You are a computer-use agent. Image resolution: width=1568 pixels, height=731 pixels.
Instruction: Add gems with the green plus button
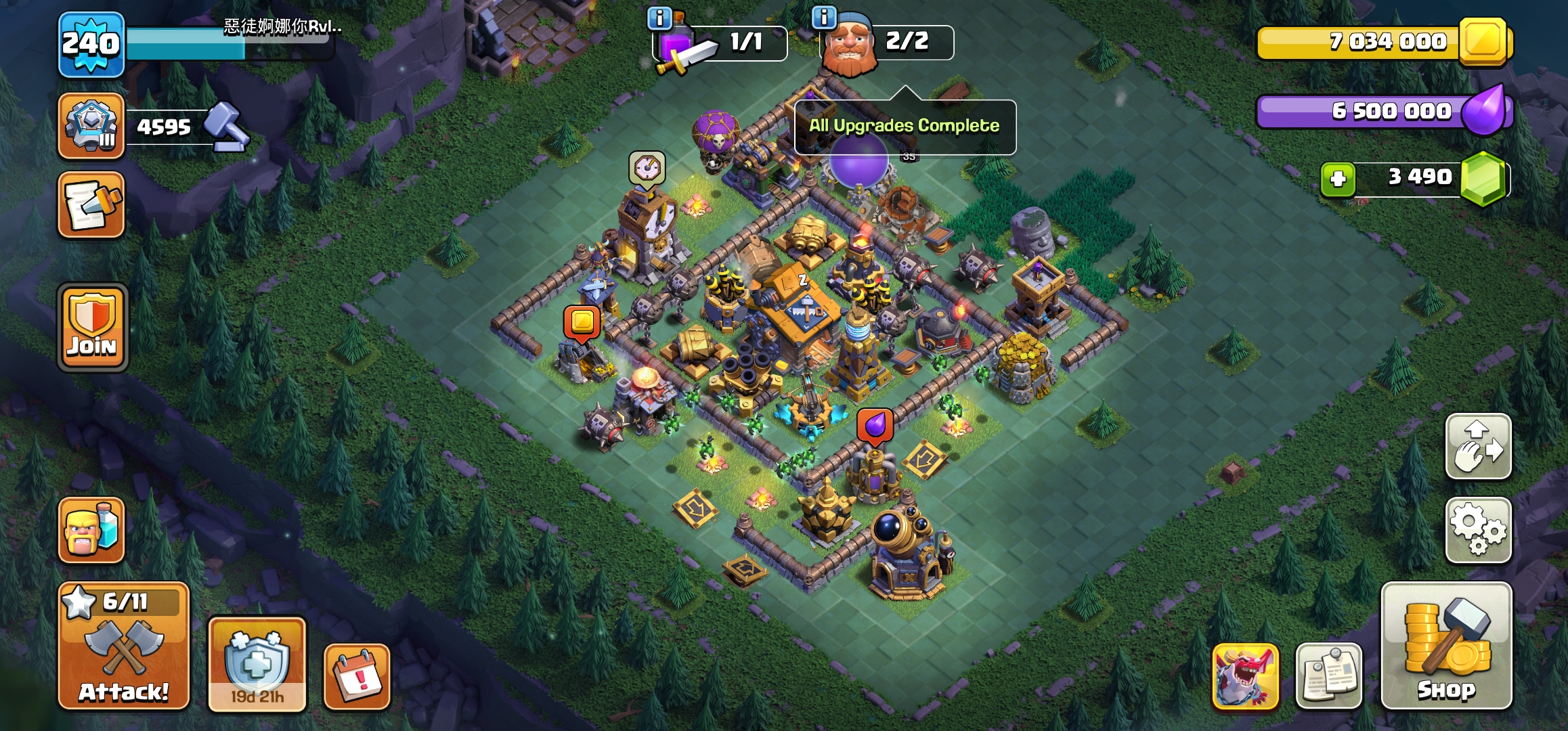click(1338, 179)
